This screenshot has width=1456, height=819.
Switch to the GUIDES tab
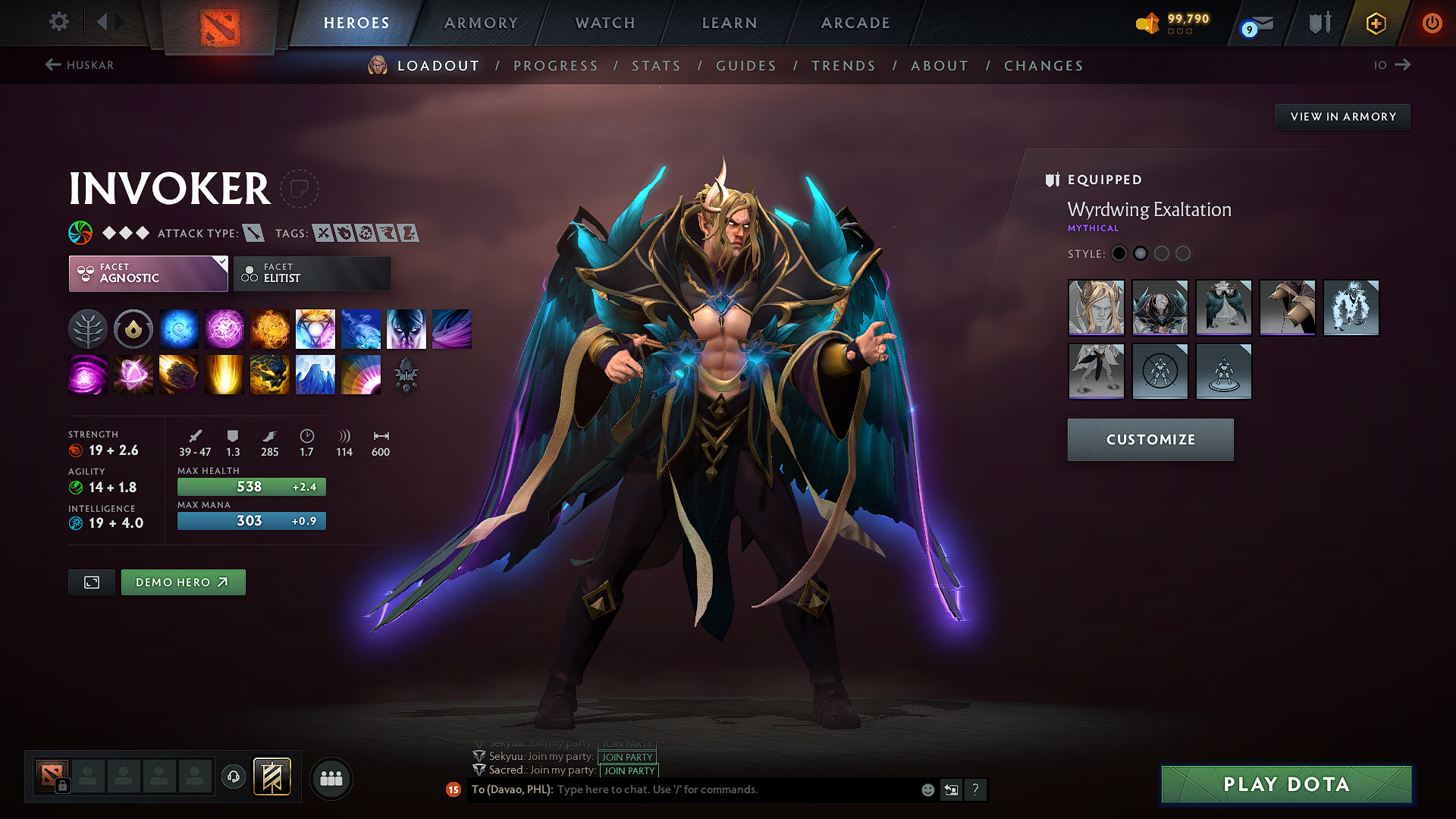tap(745, 66)
